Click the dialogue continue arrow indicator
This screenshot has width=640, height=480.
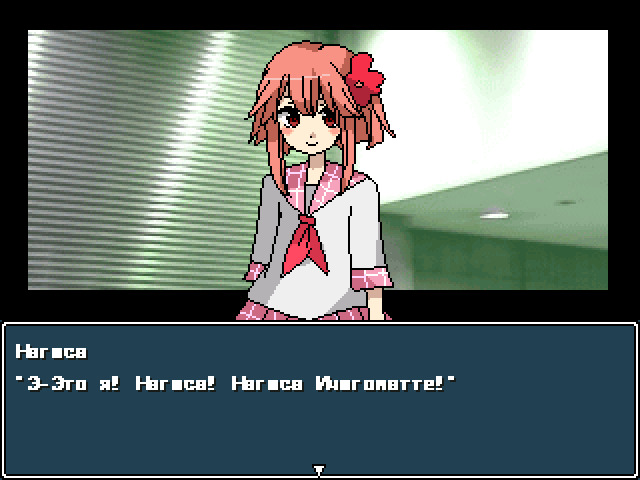319,470
